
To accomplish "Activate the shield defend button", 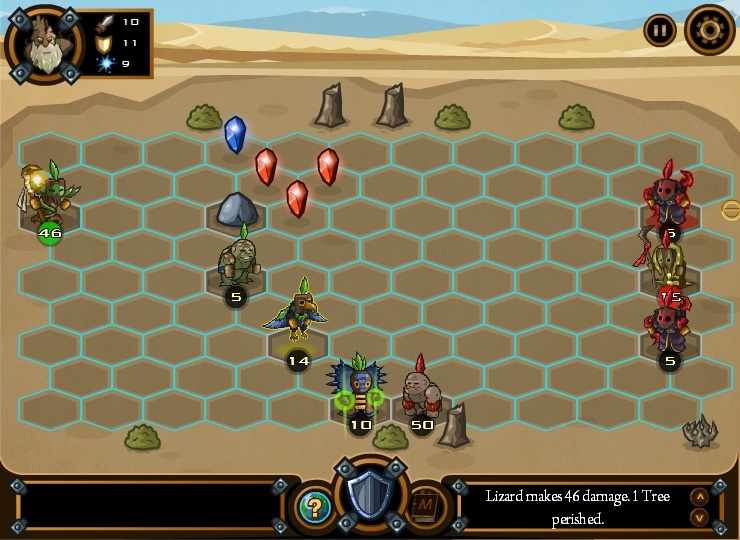I will pyautogui.click(x=371, y=496).
